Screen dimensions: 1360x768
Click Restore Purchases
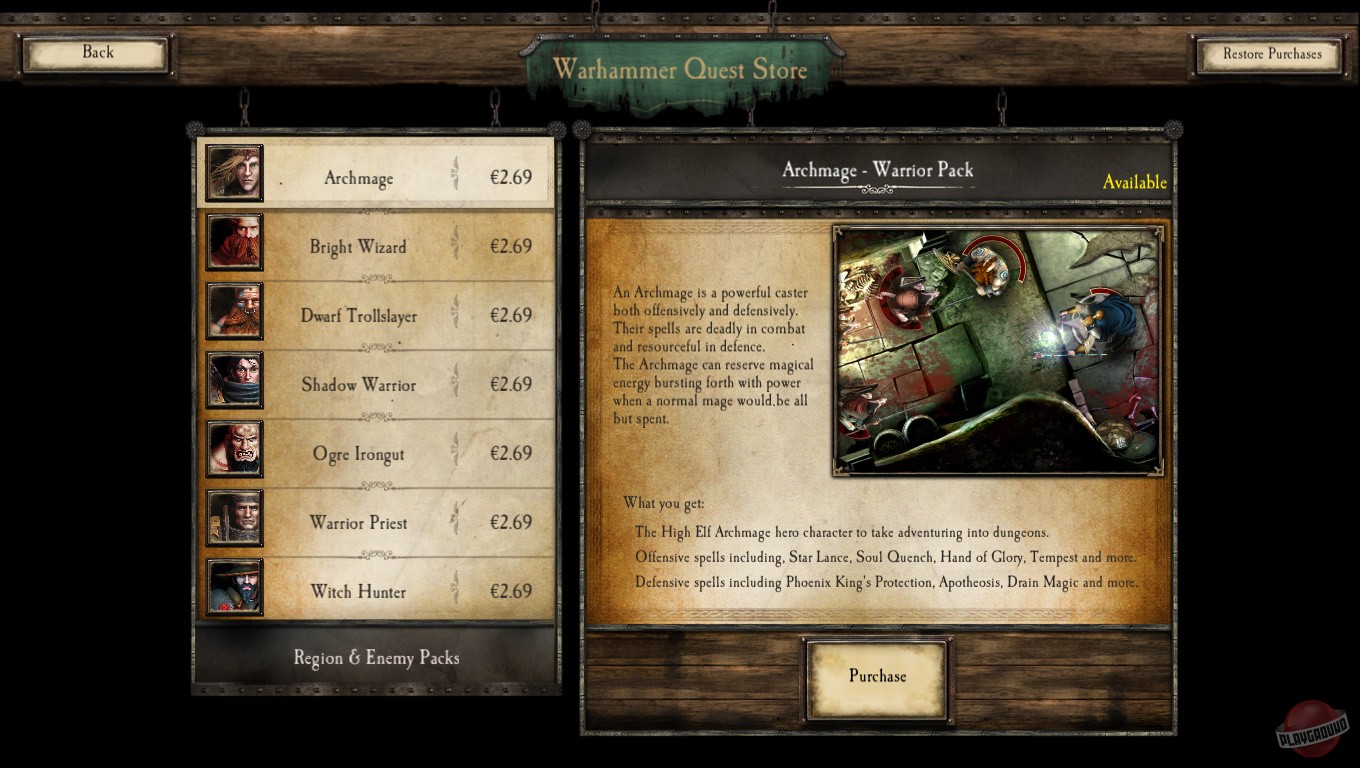tap(1268, 54)
